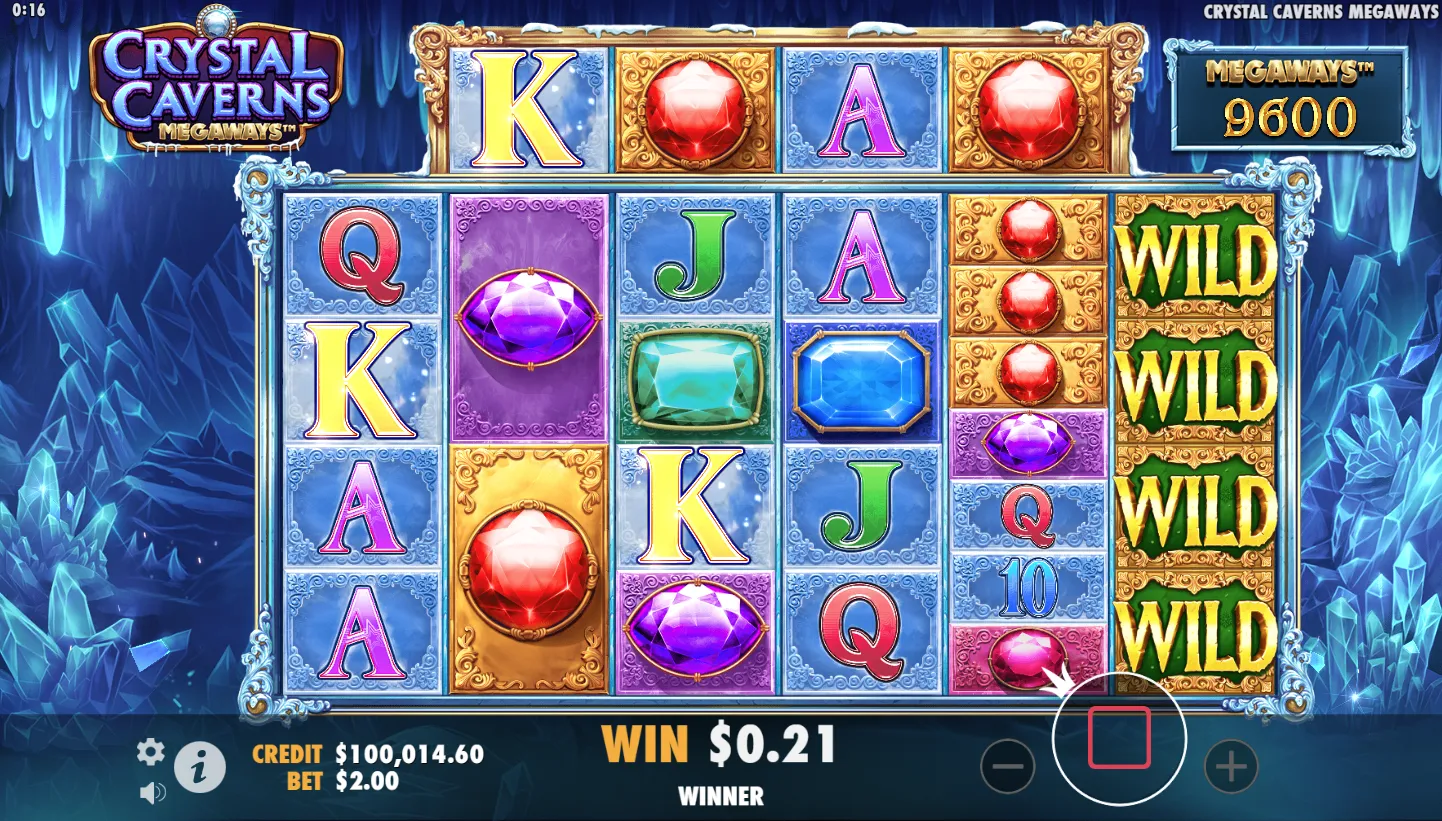Increase the bet with the plus button
1442x821 pixels.
(x=1230, y=767)
